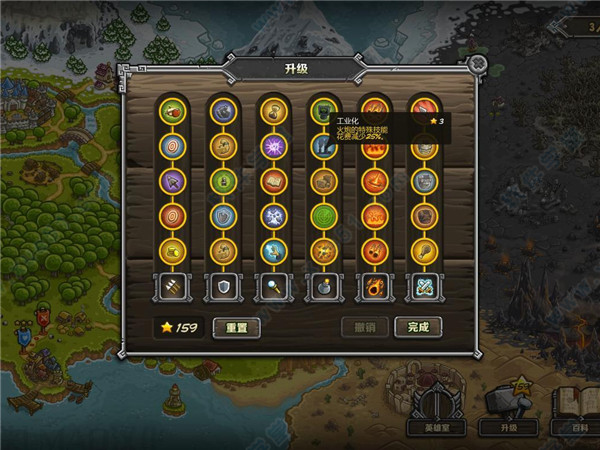Click the greyed 撤销 undo button

(365, 327)
